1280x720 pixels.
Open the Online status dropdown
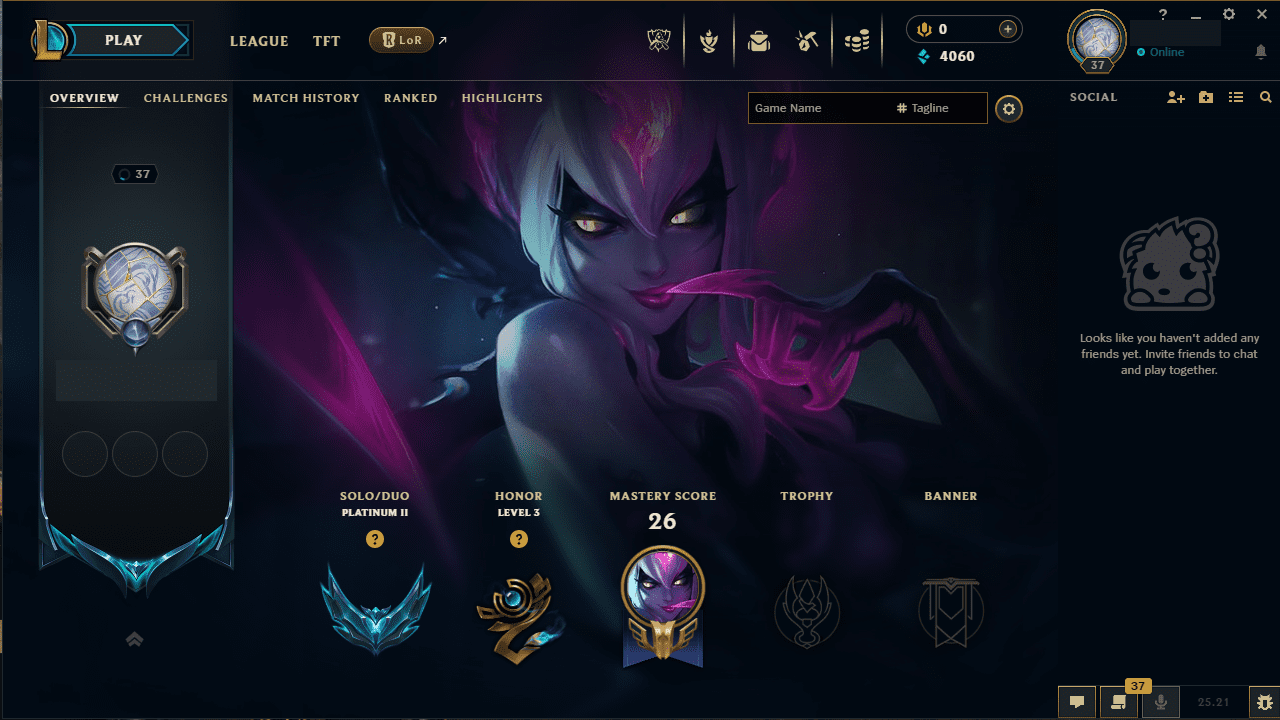pyautogui.click(x=1163, y=51)
